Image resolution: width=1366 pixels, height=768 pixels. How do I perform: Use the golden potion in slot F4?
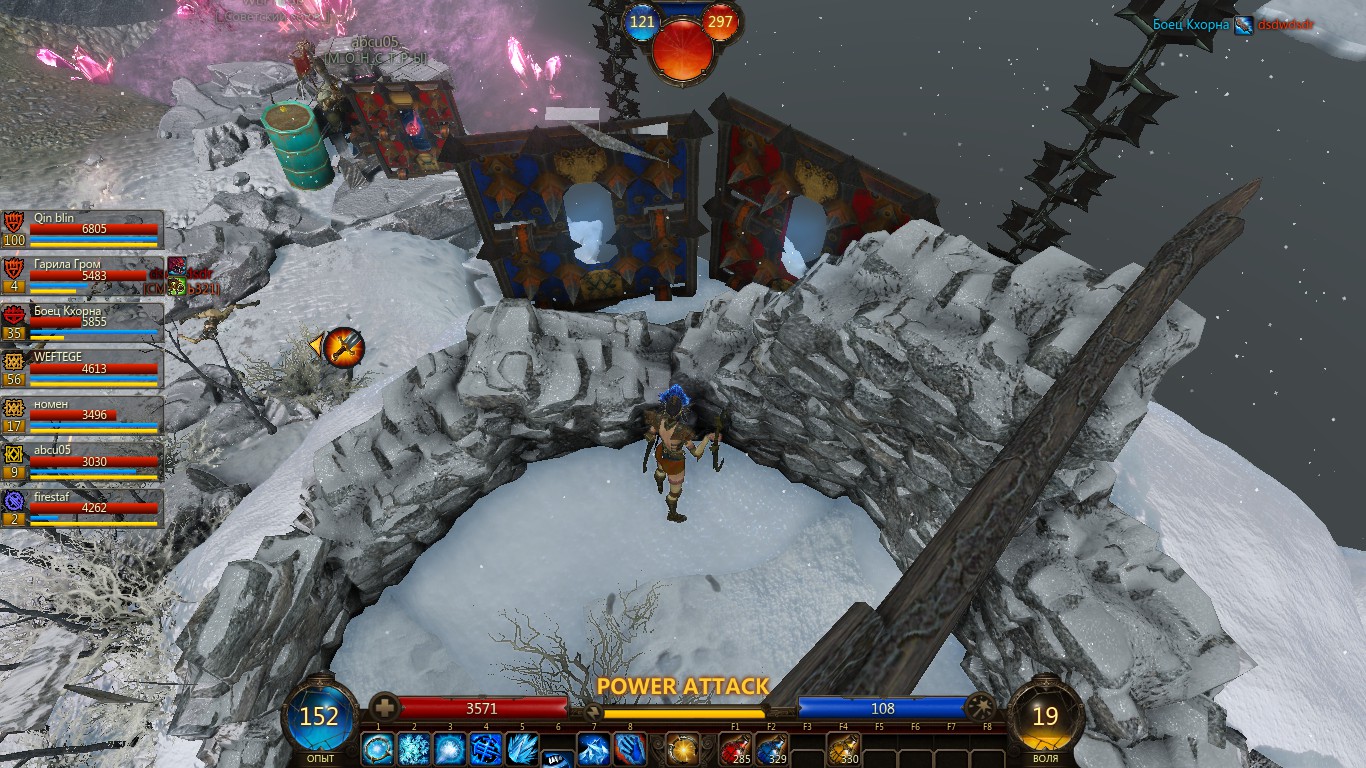point(844,748)
